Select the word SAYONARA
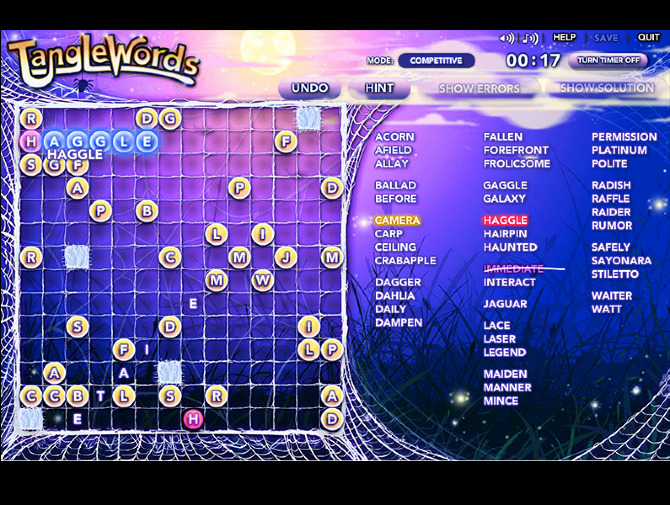Screen dimensions: 670x505 pos(621,260)
